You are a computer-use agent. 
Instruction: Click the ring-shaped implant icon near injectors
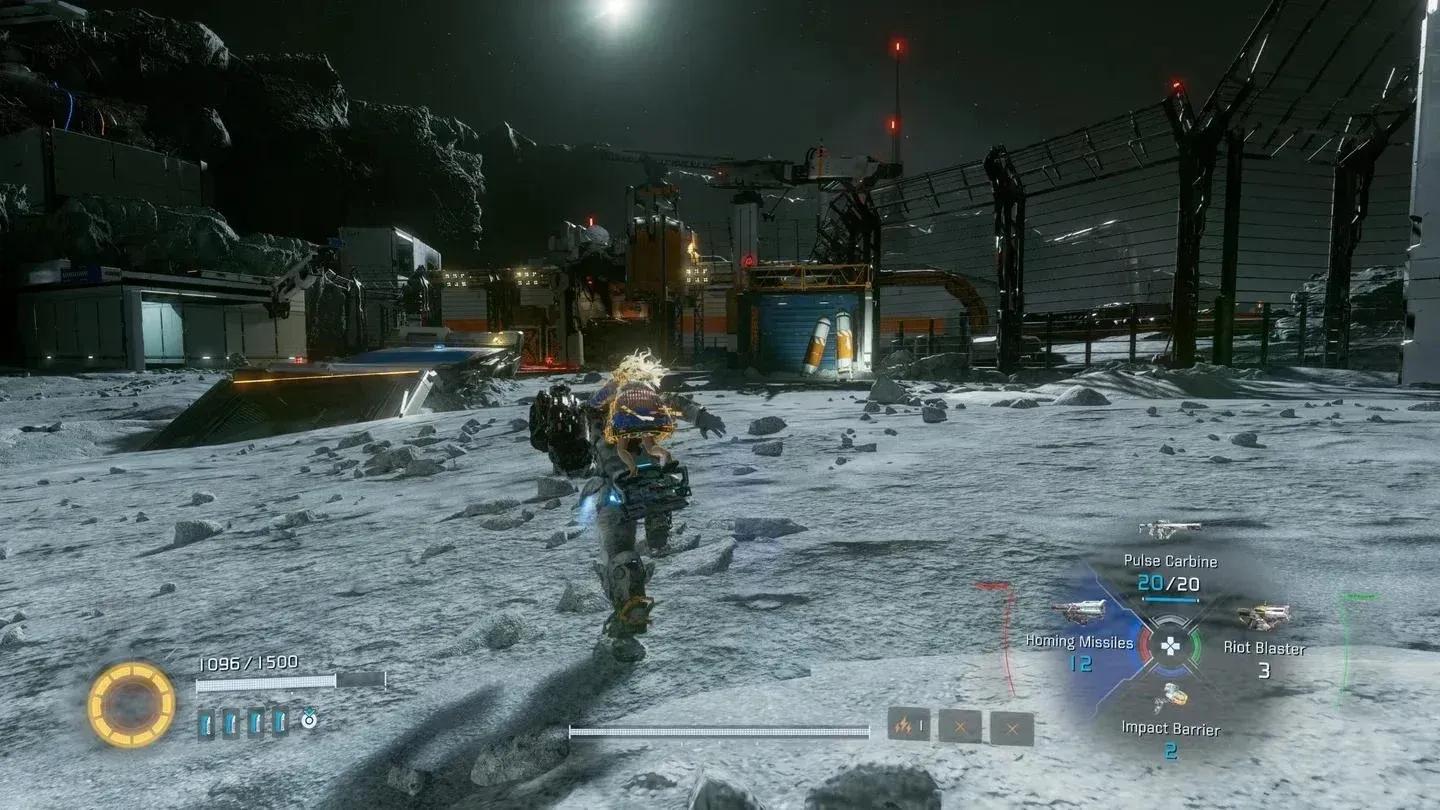point(308,719)
